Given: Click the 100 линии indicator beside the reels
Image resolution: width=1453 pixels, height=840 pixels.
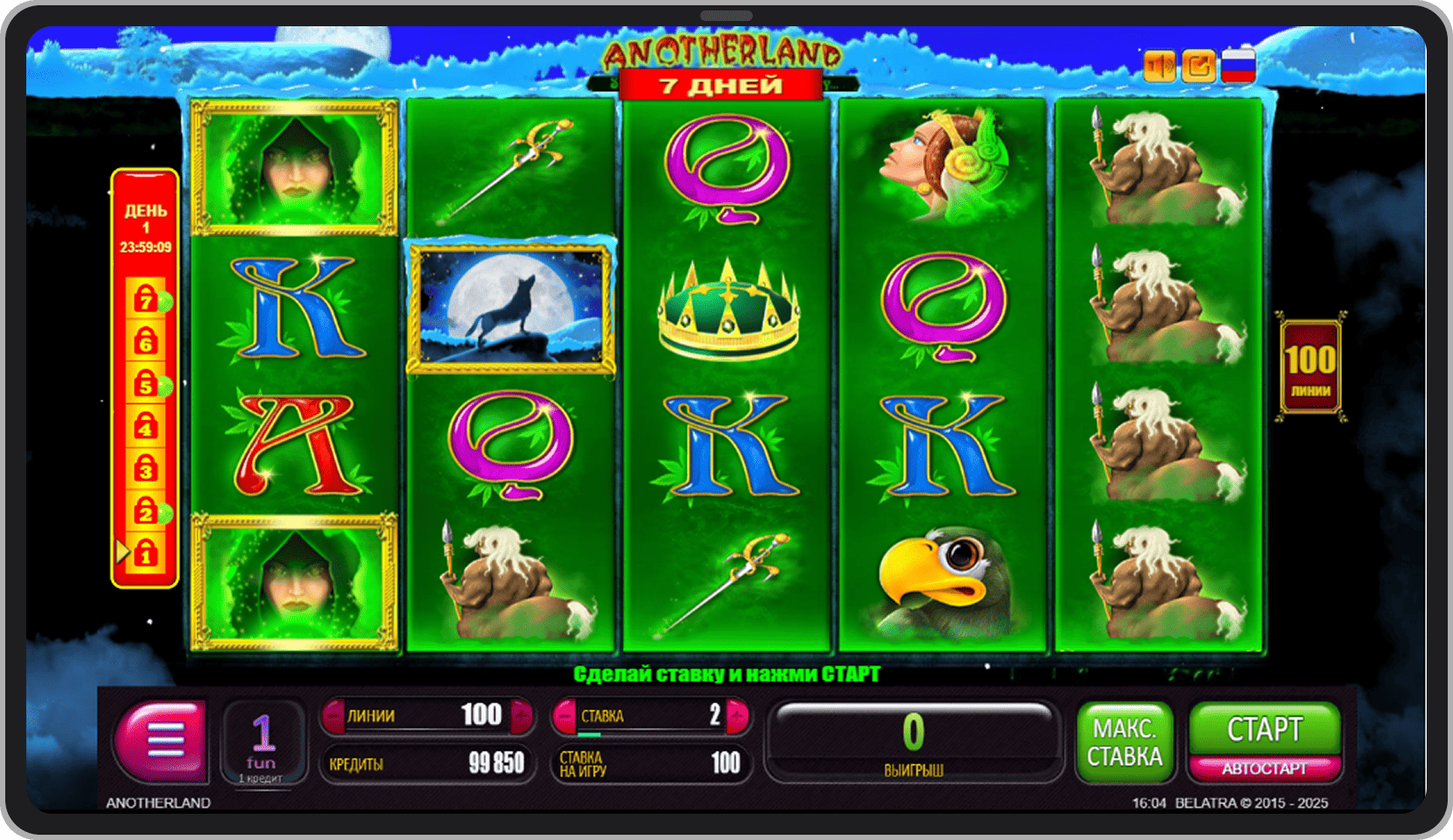Looking at the screenshot, I should (x=1310, y=367).
